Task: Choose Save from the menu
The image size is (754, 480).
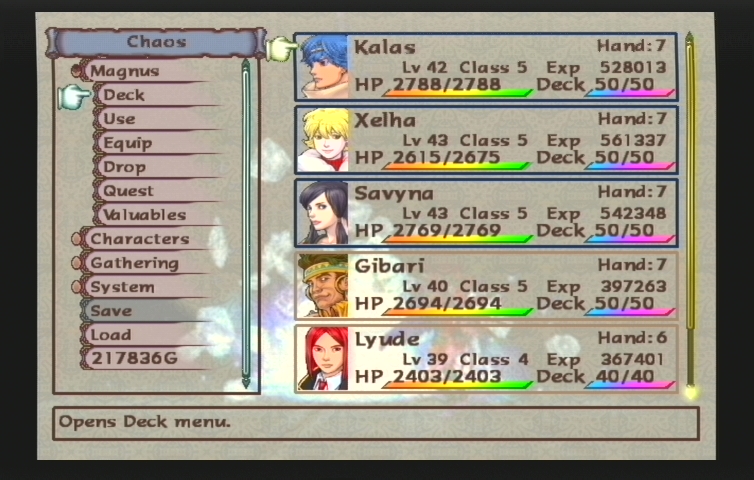Action: pyautogui.click(x=111, y=311)
